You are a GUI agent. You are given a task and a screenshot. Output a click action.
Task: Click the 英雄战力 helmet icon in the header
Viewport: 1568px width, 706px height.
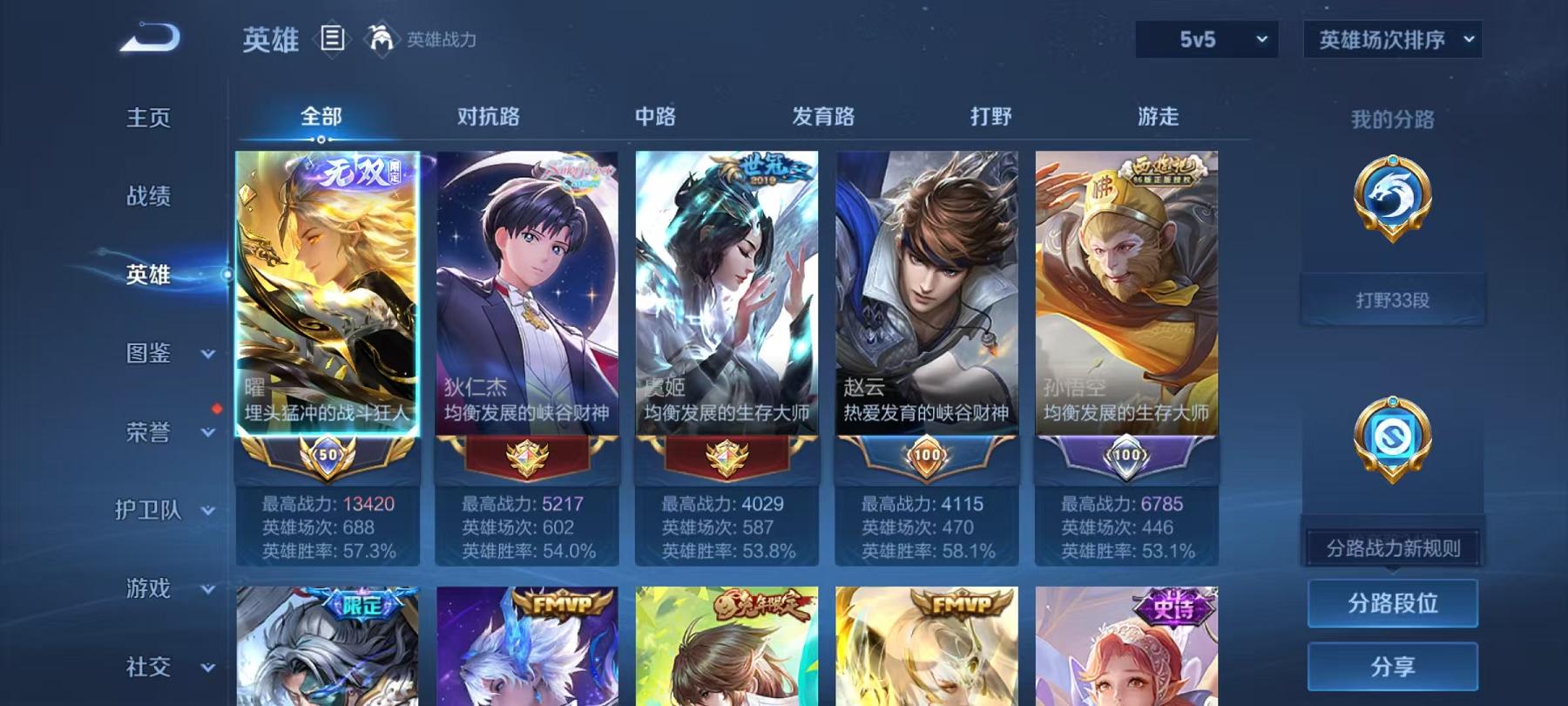[x=378, y=38]
